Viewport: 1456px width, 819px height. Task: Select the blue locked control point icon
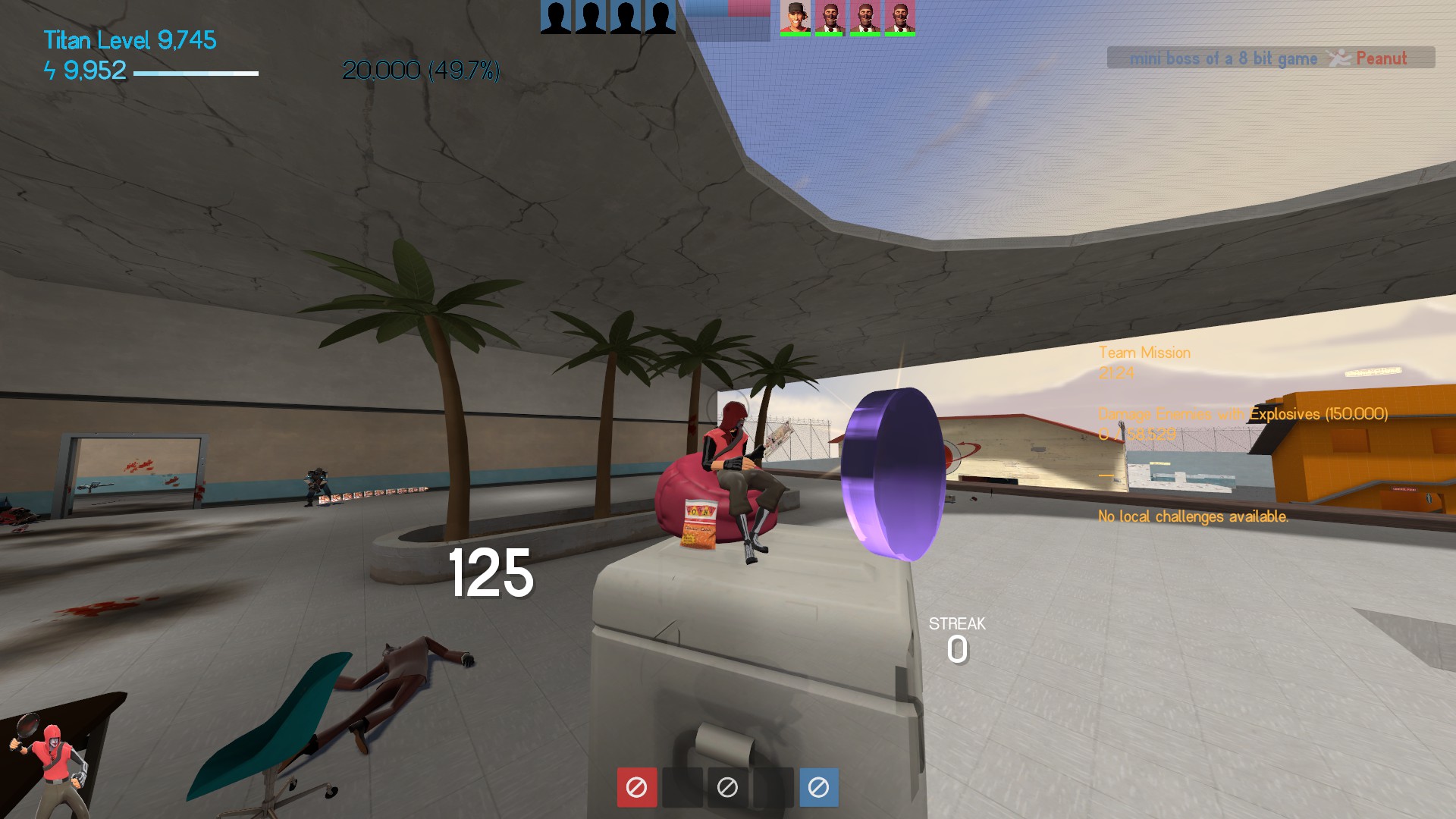(x=818, y=787)
